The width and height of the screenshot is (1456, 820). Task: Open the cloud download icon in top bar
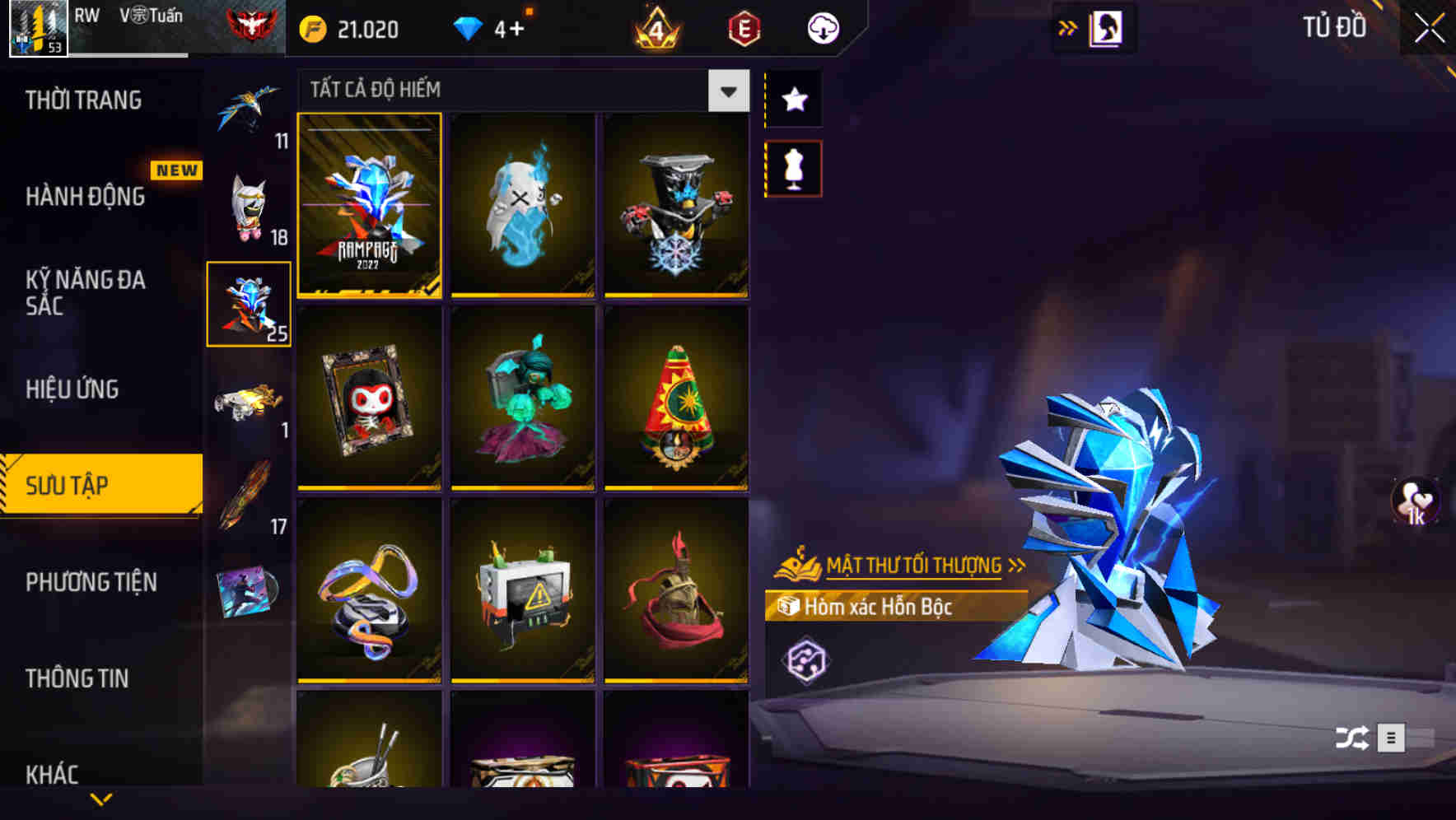(x=823, y=27)
